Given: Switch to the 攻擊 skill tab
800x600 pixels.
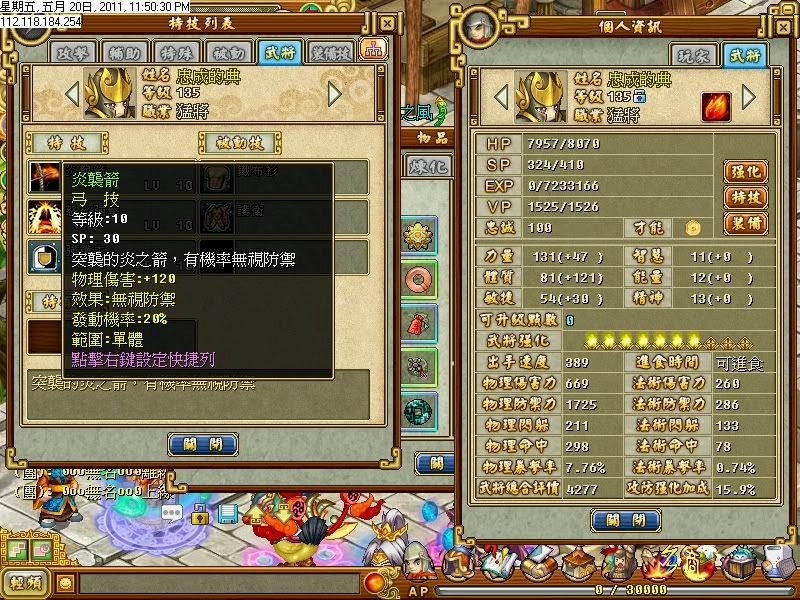Looking at the screenshot, I should (74, 52).
